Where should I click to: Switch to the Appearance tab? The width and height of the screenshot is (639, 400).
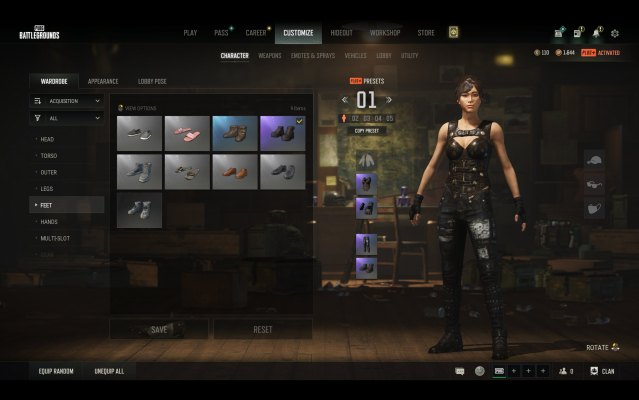(103, 80)
